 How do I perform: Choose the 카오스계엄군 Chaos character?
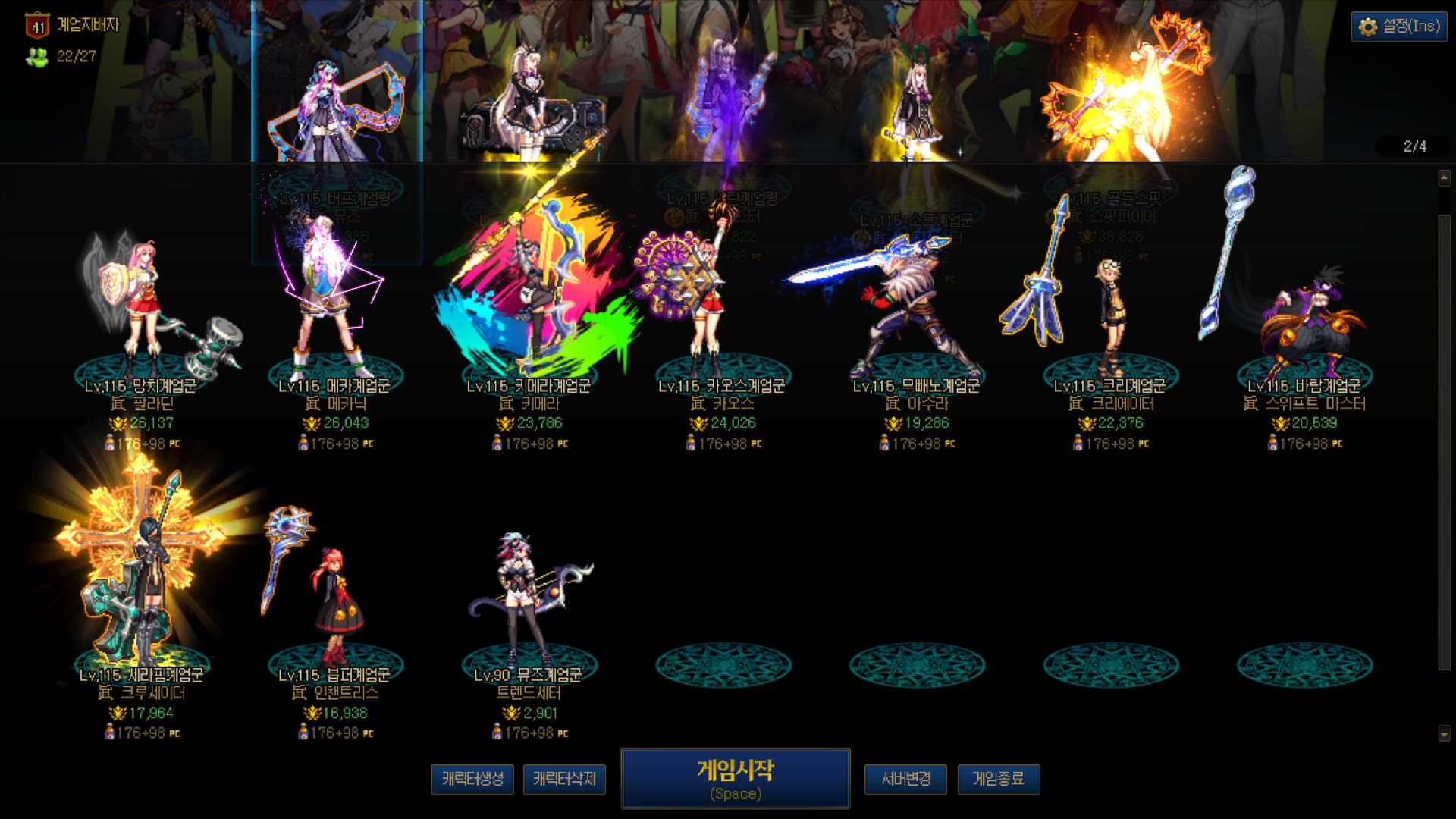tap(722, 318)
